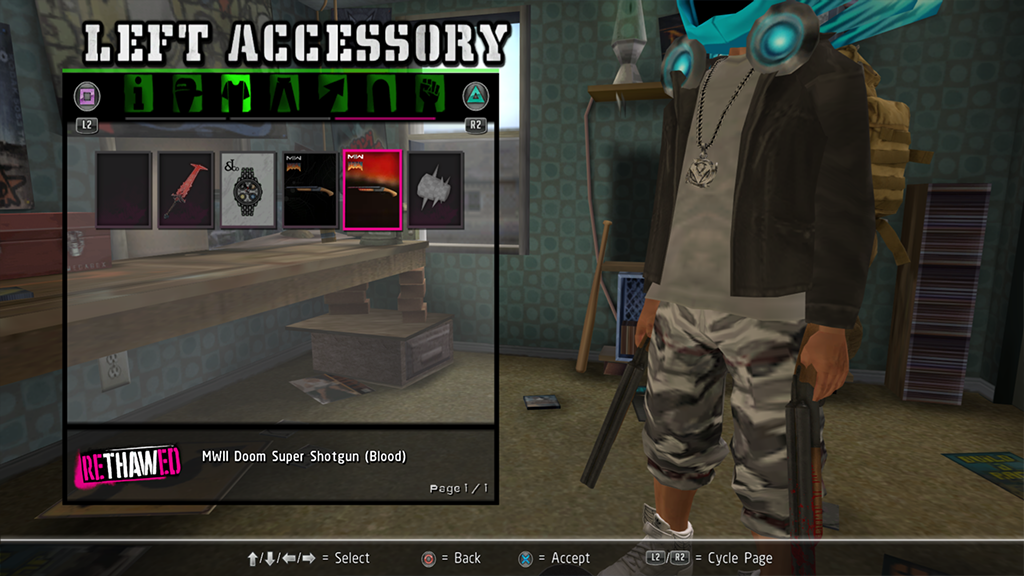Pick the MWII Doom Super Shotgun (Blood)
This screenshot has height=576, width=1024.
pos(372,190)
